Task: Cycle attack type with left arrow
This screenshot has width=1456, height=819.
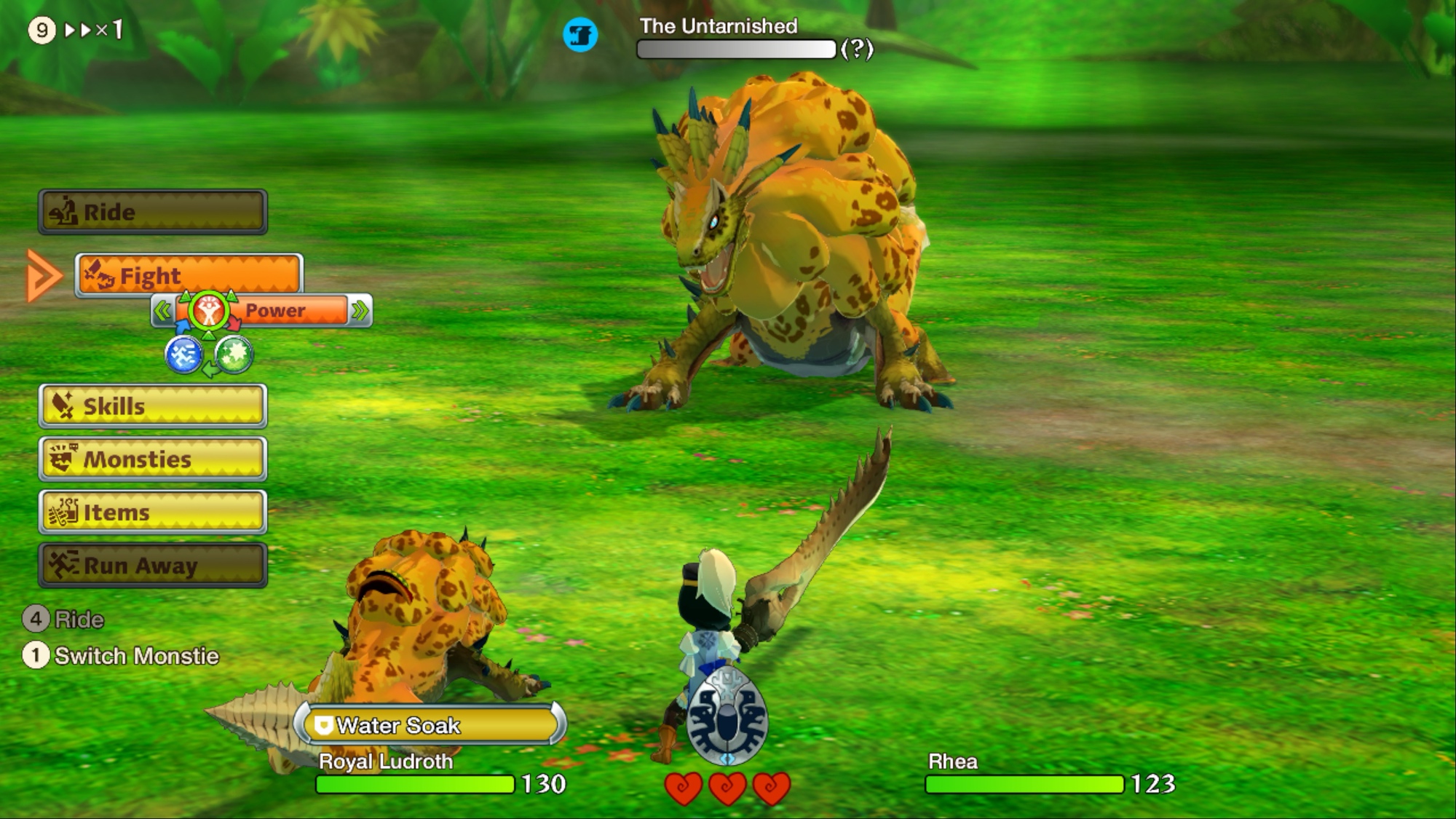Action: [x=163, y=312]
